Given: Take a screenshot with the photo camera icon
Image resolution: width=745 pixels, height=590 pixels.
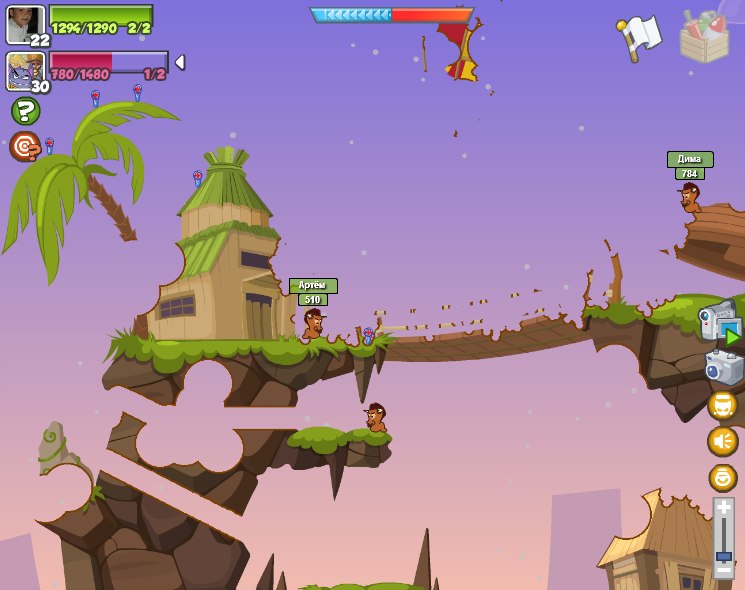Looking at the screenshot, I should (x=723, y=367).
